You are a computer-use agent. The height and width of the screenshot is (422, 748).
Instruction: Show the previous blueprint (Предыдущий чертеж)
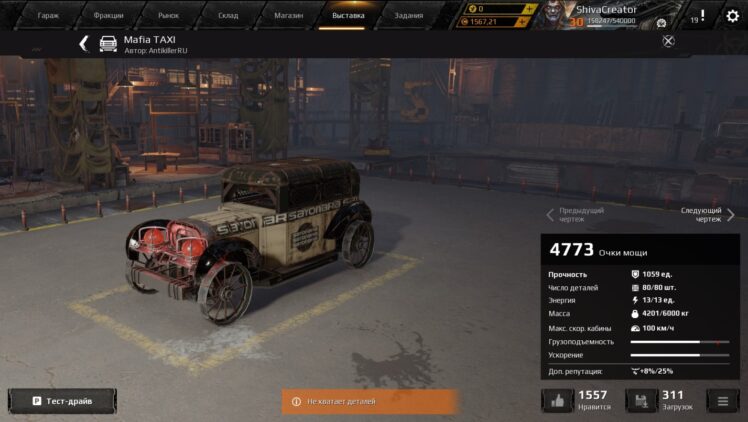click(575, 215)
